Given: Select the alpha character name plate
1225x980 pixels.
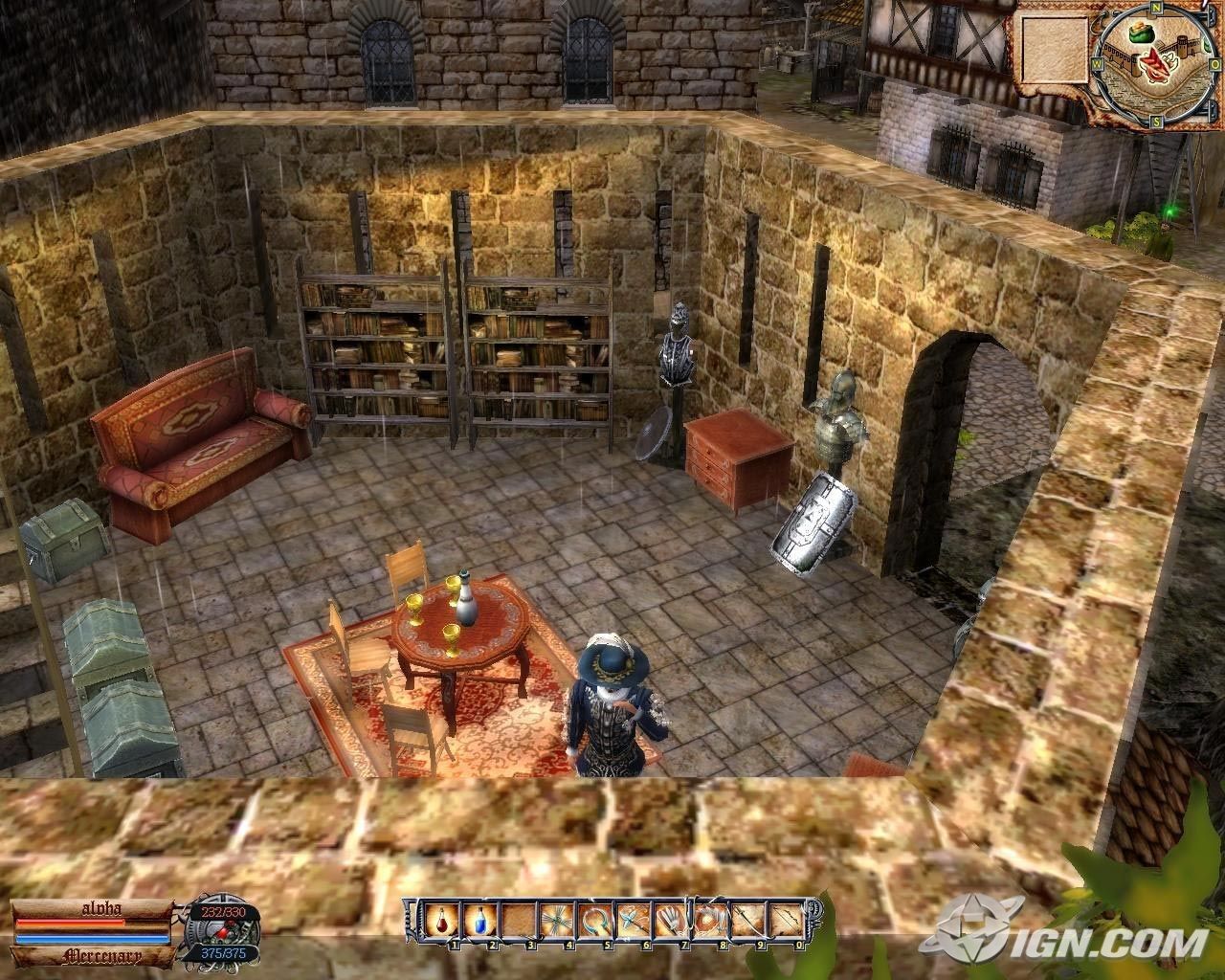Looking at the screenshot, I should coord(94,910).
